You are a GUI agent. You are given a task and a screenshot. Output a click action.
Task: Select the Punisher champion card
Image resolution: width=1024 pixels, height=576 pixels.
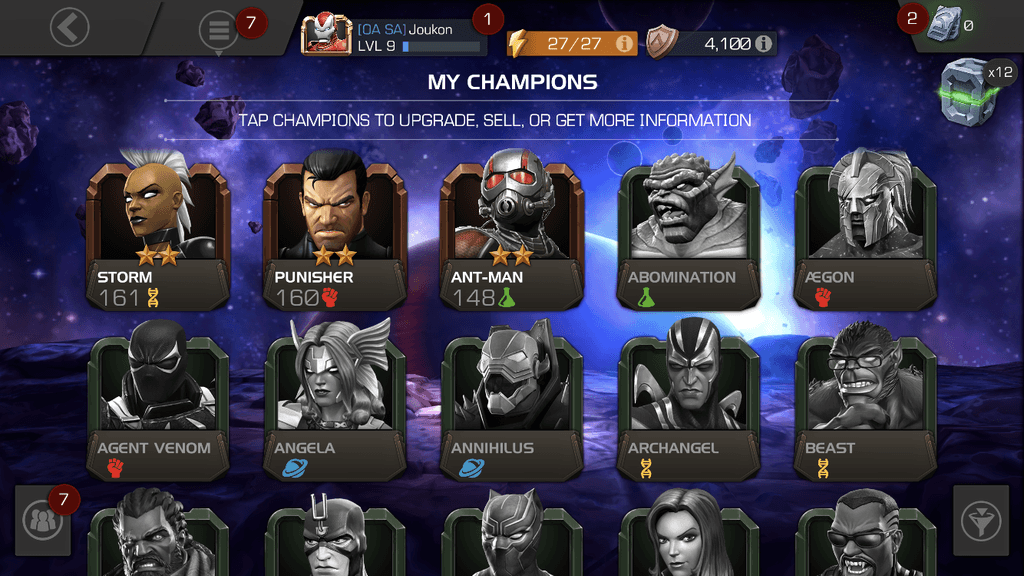(x=334, y=236)
